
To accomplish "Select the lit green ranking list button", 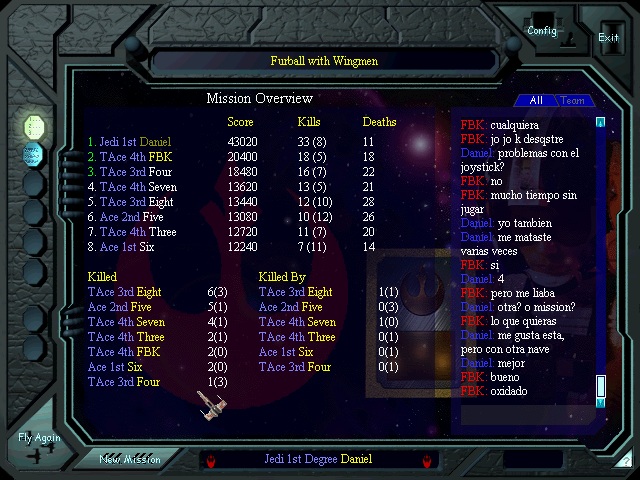I will [34, 126].
